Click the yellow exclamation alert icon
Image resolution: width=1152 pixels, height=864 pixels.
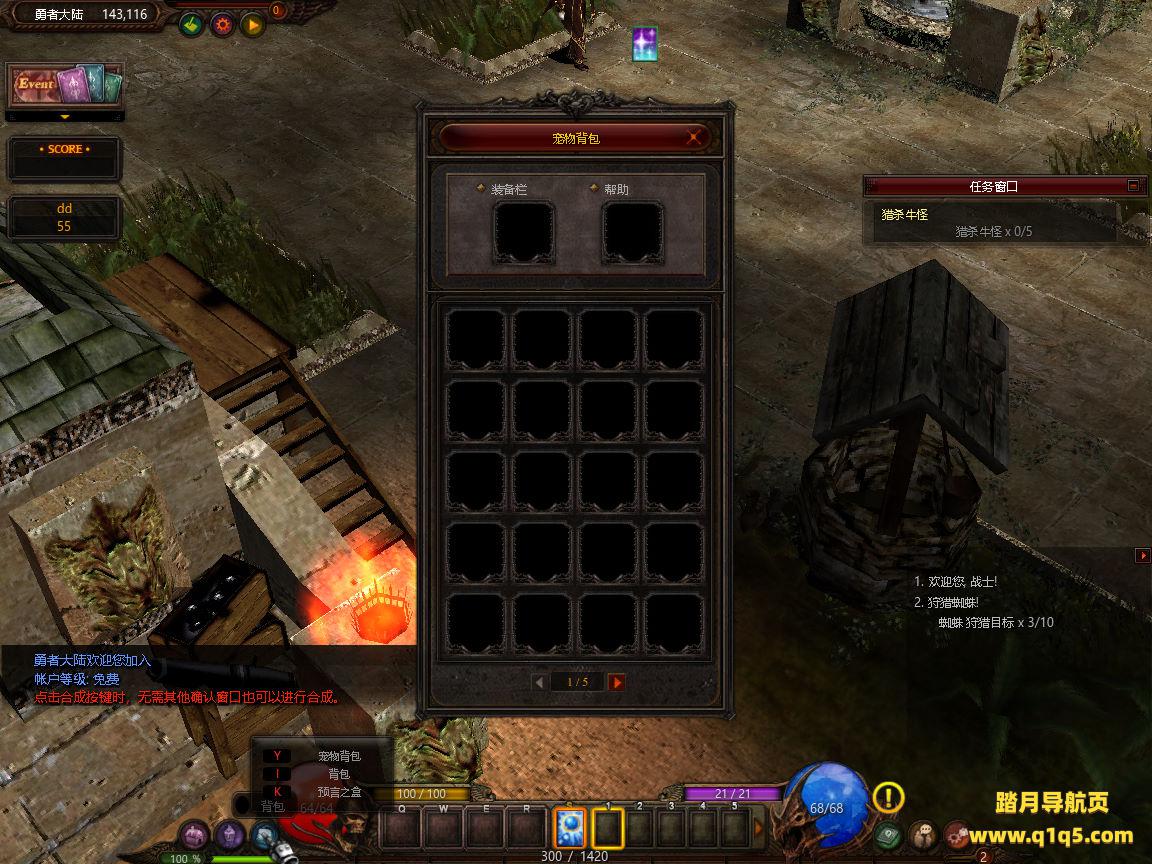888,797
